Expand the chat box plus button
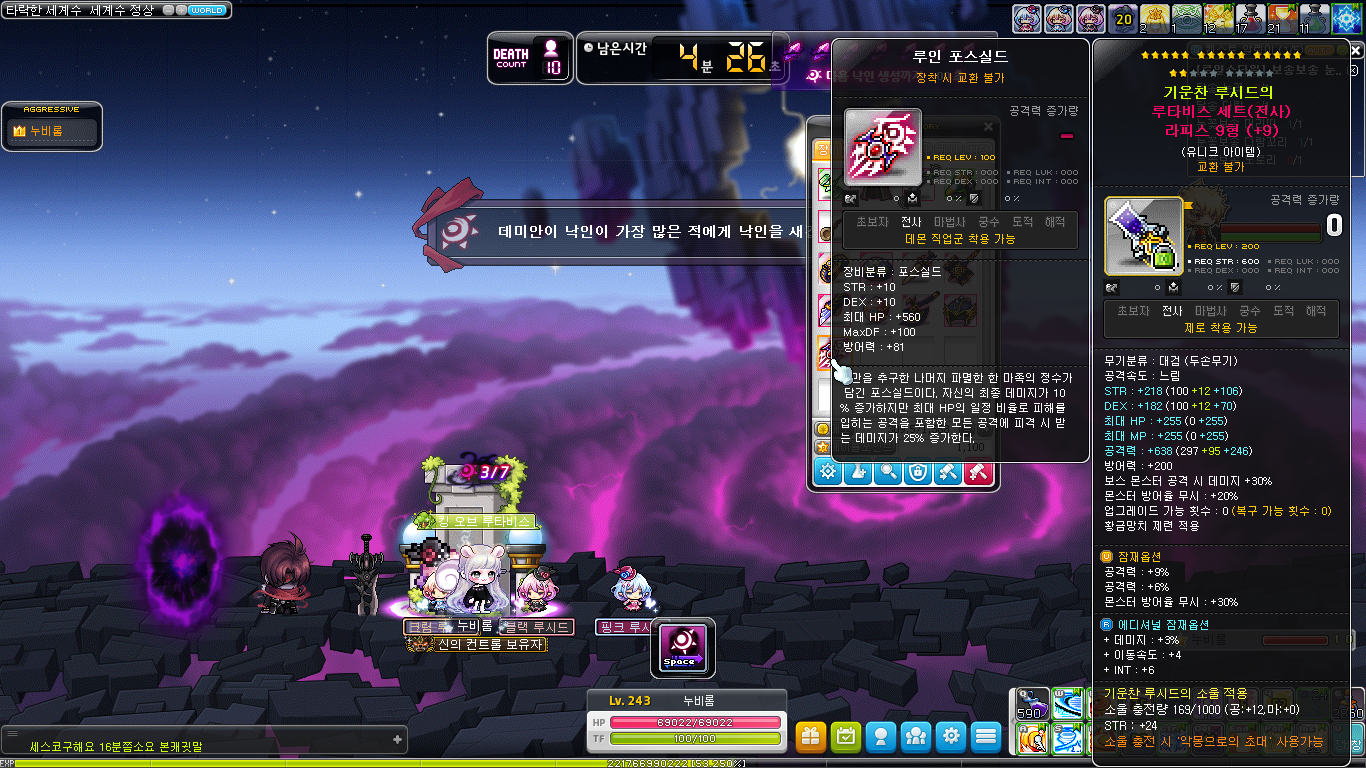Viewport: 1366px width, 768px height. tap(397, 740)
